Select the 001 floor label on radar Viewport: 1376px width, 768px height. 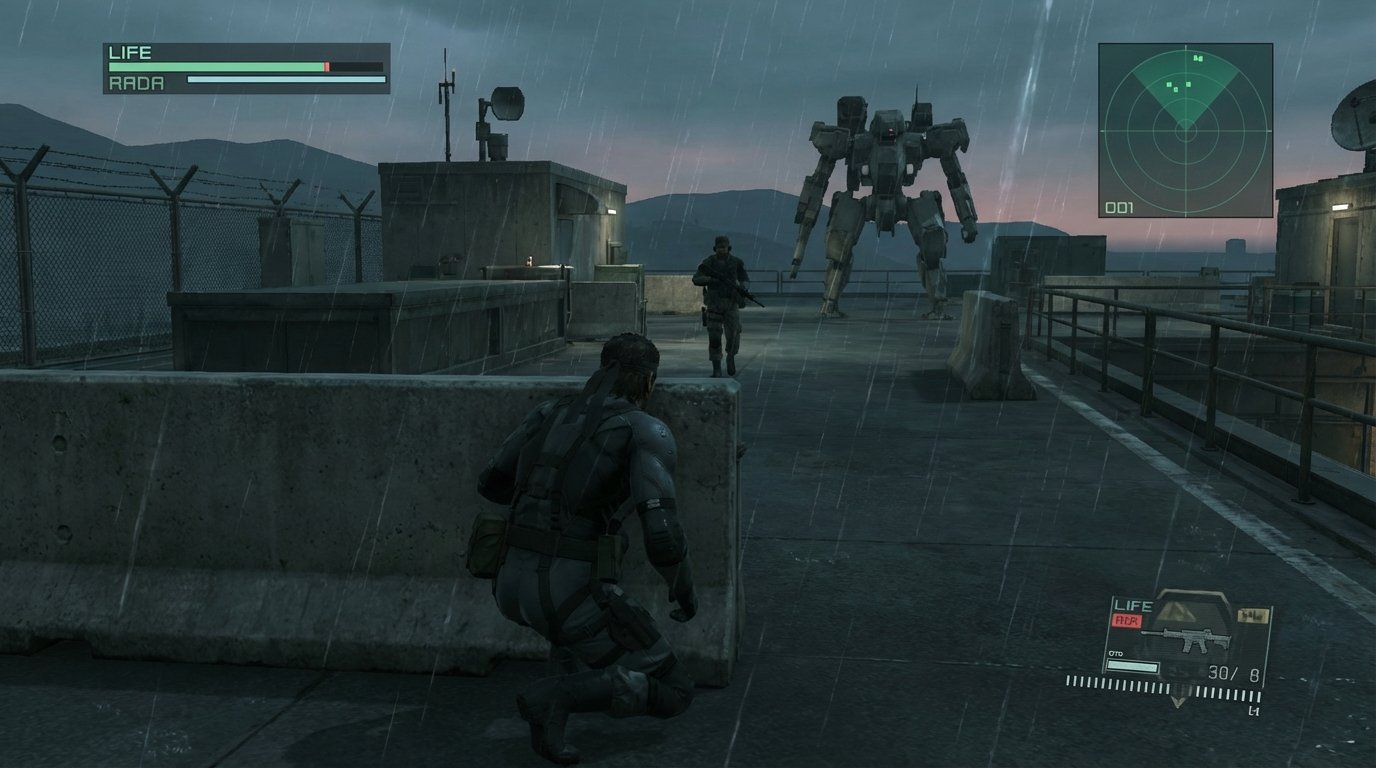coord(1119,207)
